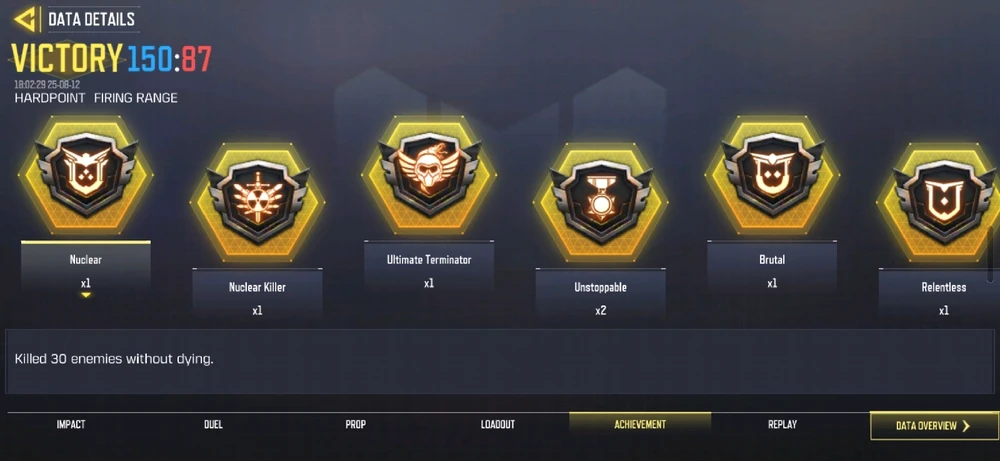Choose the Ultimate Terminator medal

click(x=428, y=177)
